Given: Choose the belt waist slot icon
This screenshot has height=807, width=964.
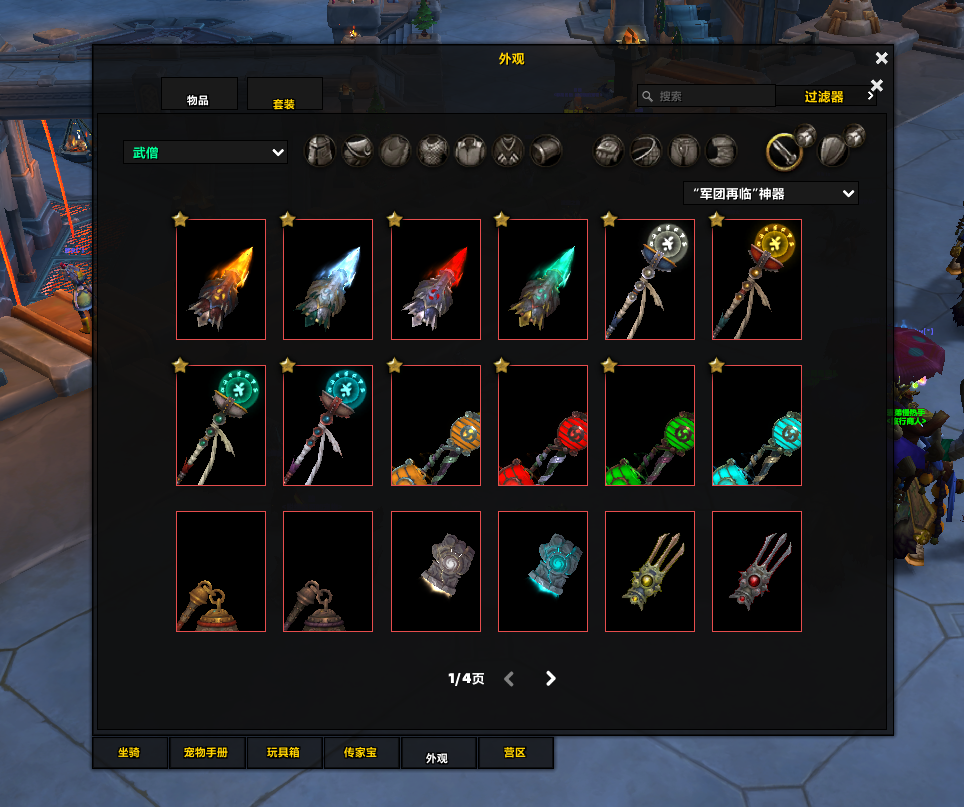Looking at the screenshot, I should click(647, 151).
